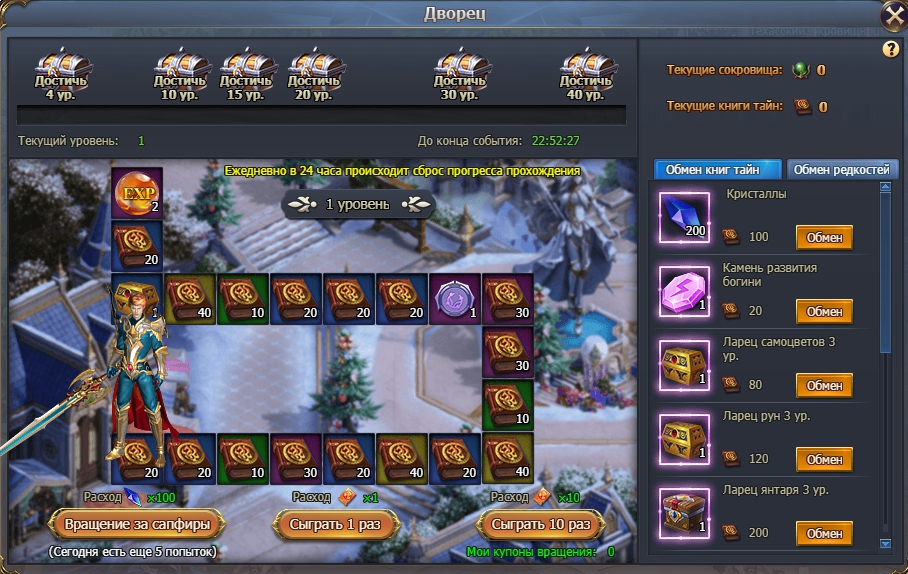
Task: Click the purple medallion board tile
Action: click(x=454, y=298)
